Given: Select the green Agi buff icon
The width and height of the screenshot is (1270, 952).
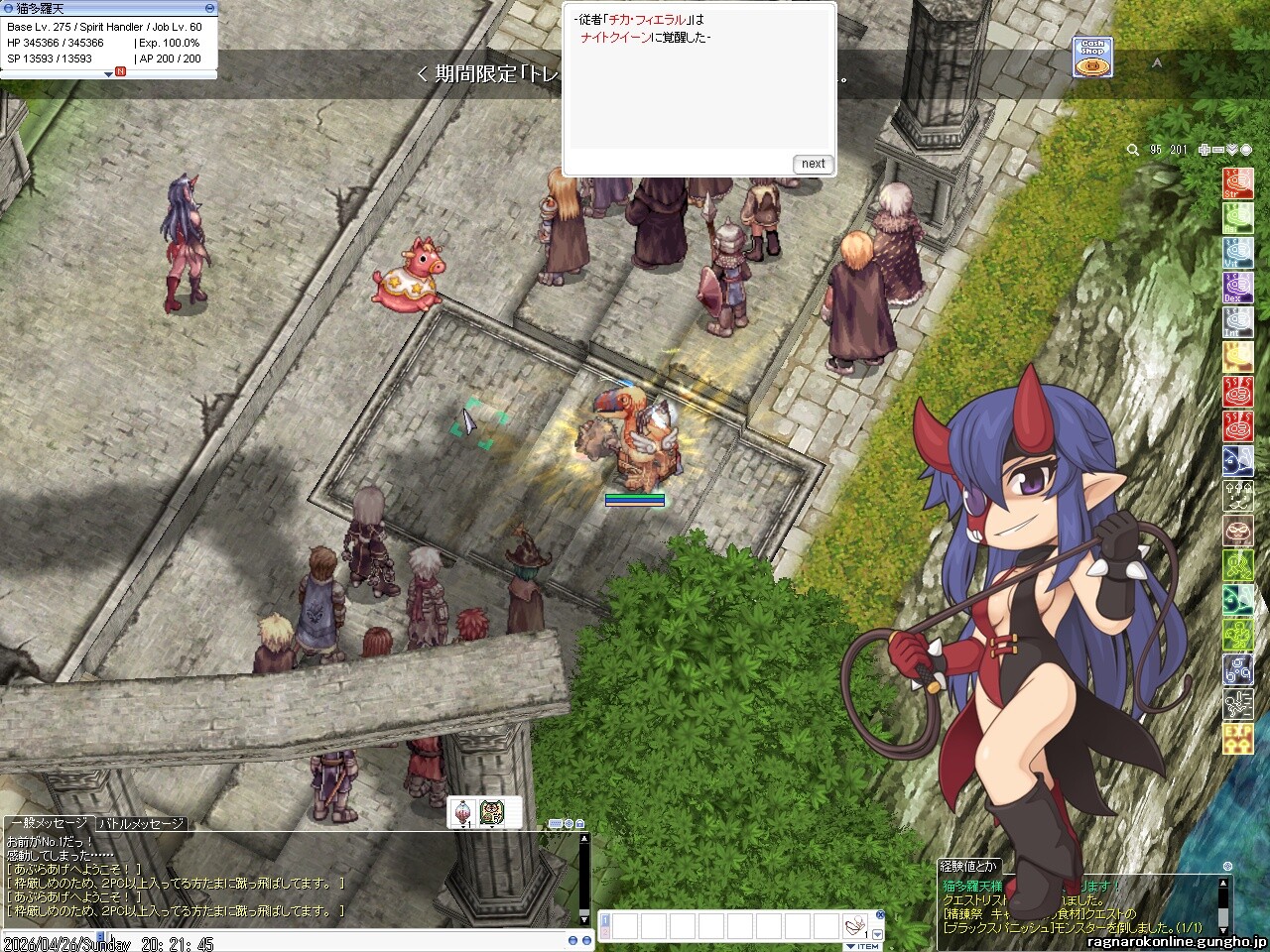Looking at the screenshot, I should 1237,218.
